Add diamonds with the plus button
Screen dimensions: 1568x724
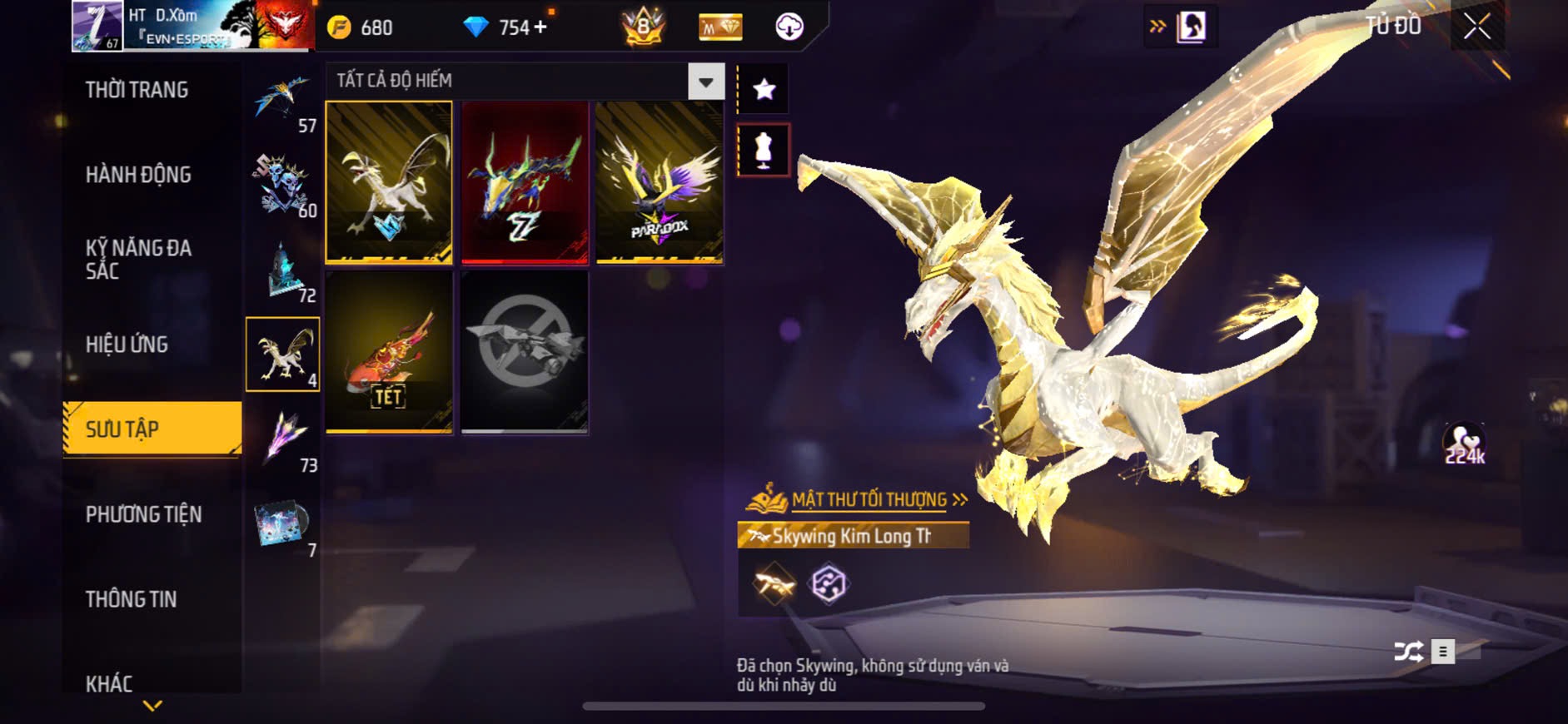pyautogui.click(x=540, y=27)
